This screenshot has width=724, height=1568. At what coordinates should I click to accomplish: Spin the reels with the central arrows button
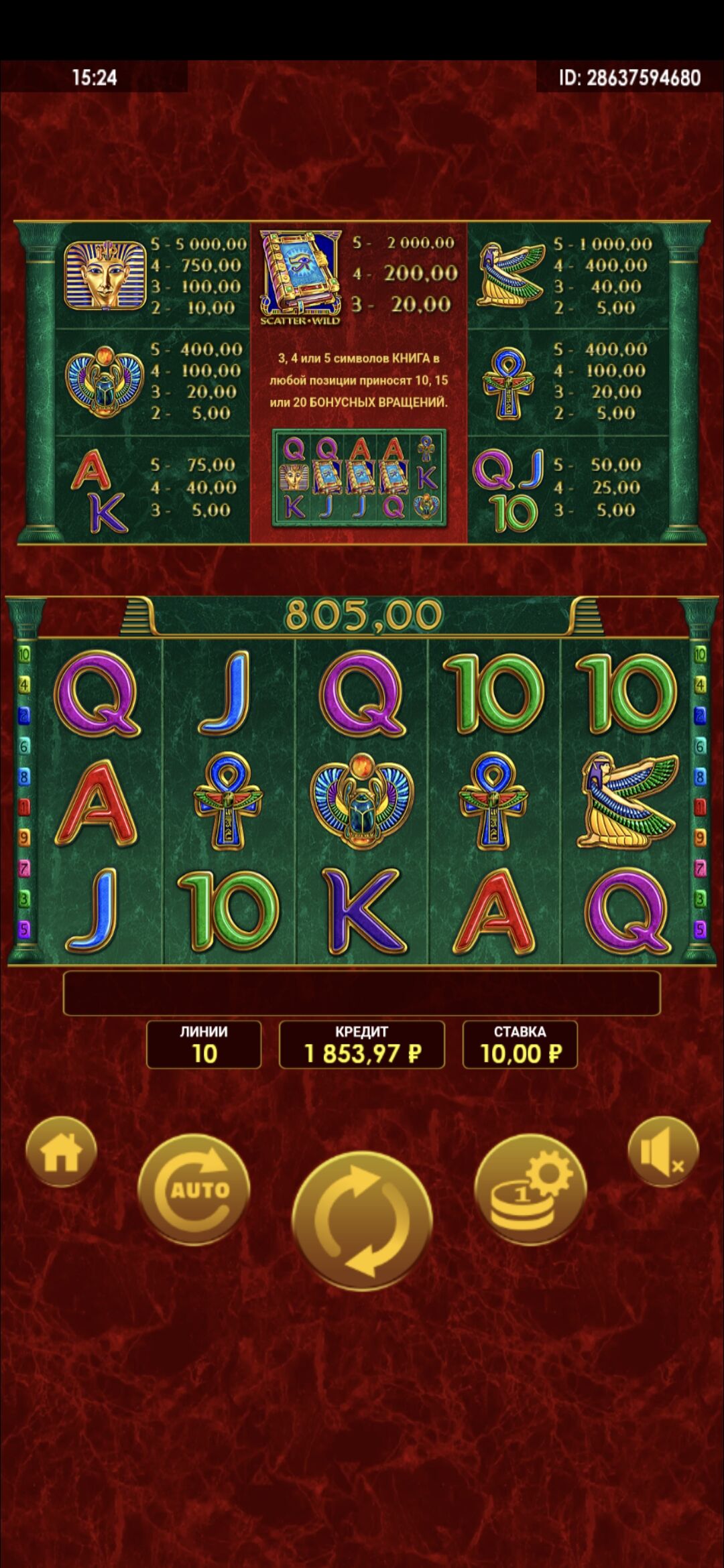(362, 1220)
